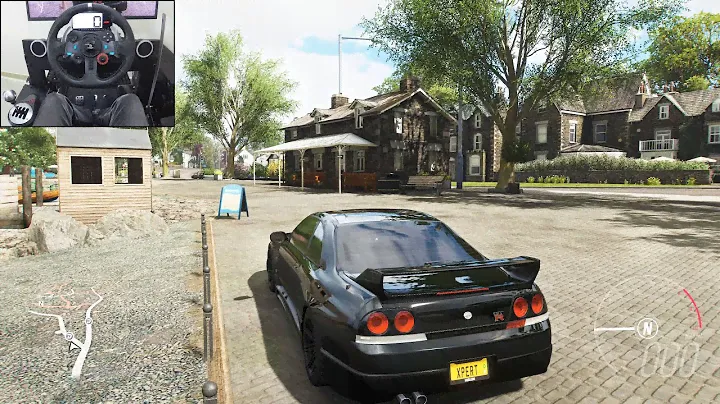
Task: Select the steering wheel camera overlay
Action: click(x=87, y=63)
